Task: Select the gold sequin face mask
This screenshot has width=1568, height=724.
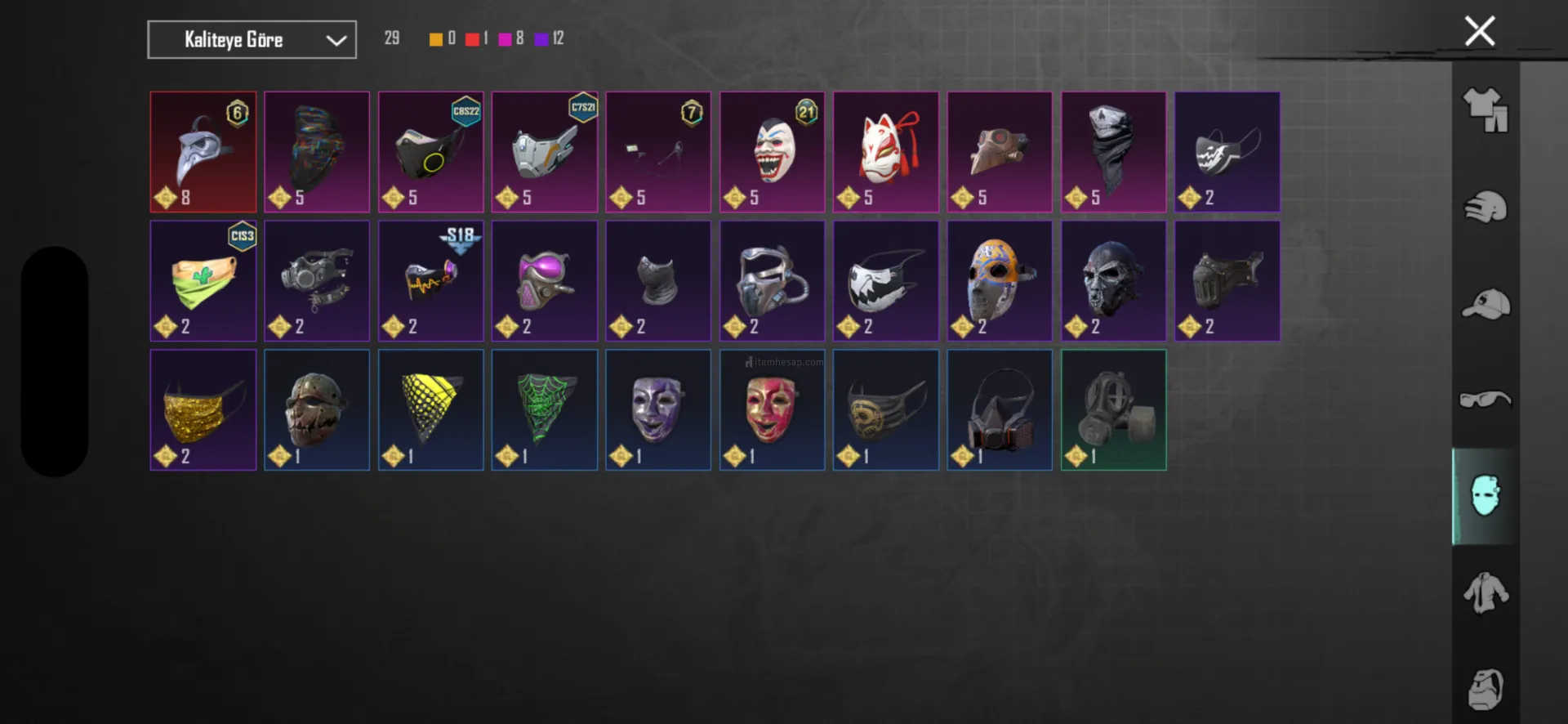Action: pyautogui.click(x=203, y=410)
